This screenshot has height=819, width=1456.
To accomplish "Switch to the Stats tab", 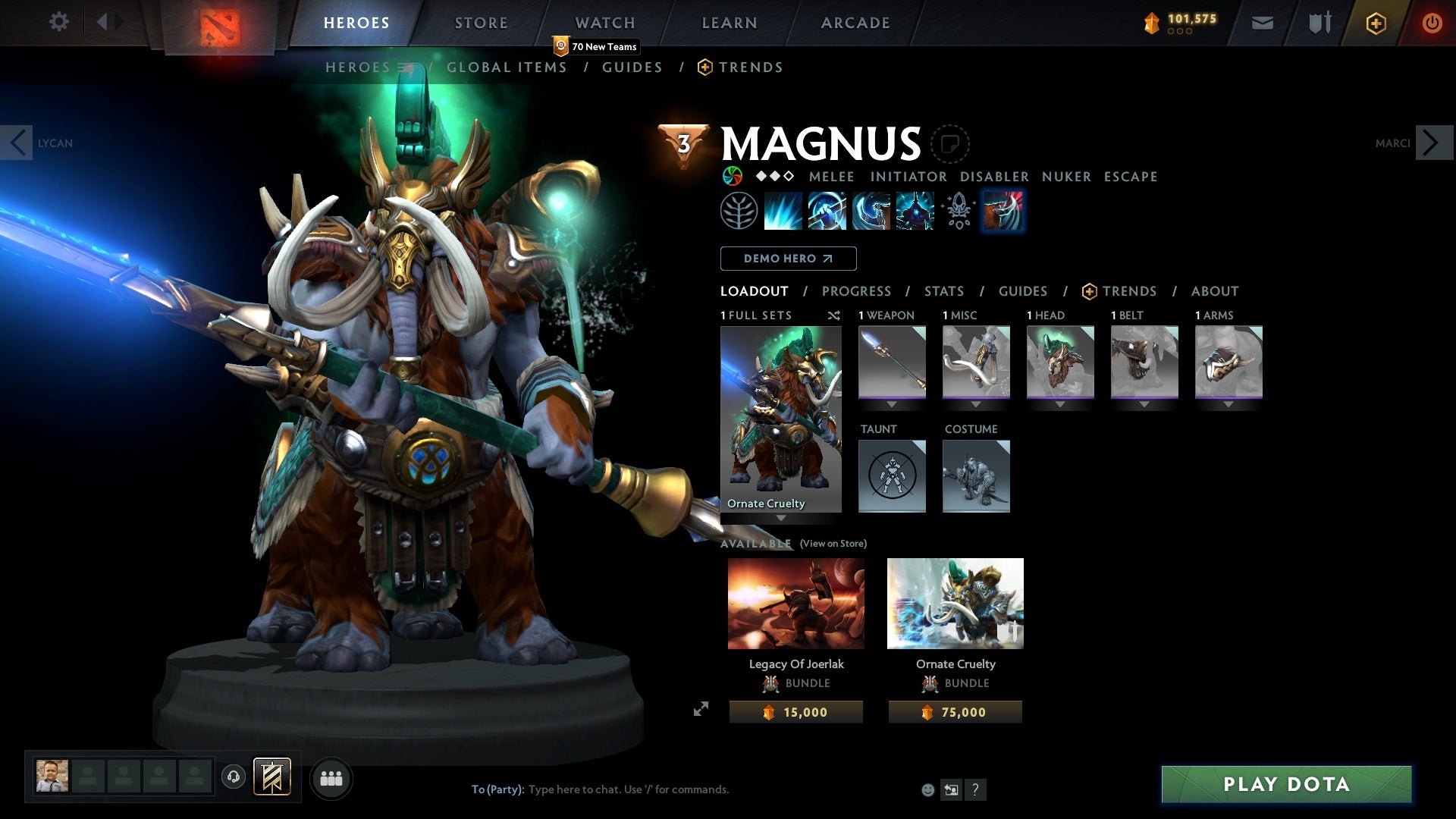I will tap(943, 291).
